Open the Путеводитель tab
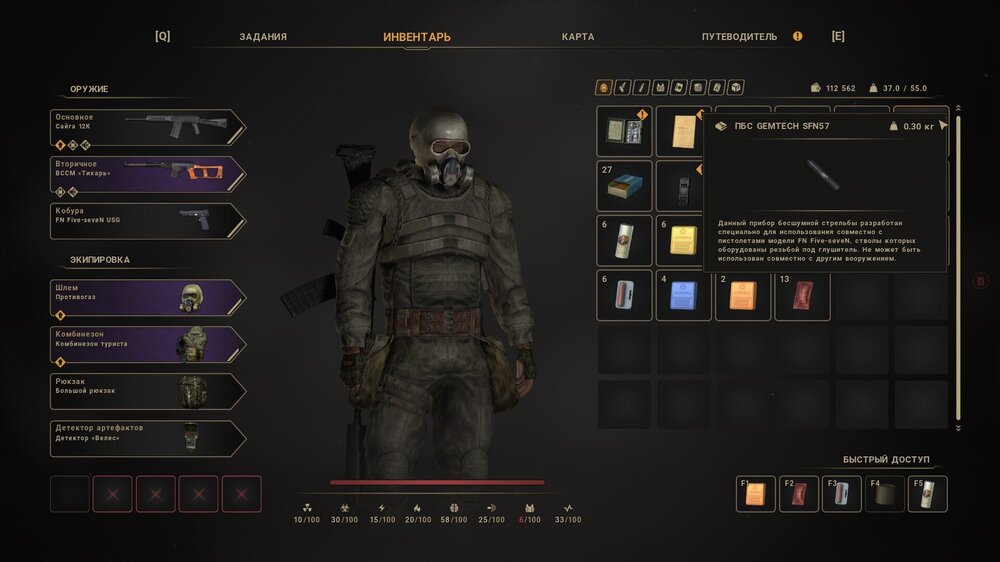The width and height of the screenshot is (1000, 562). [739, 37]
